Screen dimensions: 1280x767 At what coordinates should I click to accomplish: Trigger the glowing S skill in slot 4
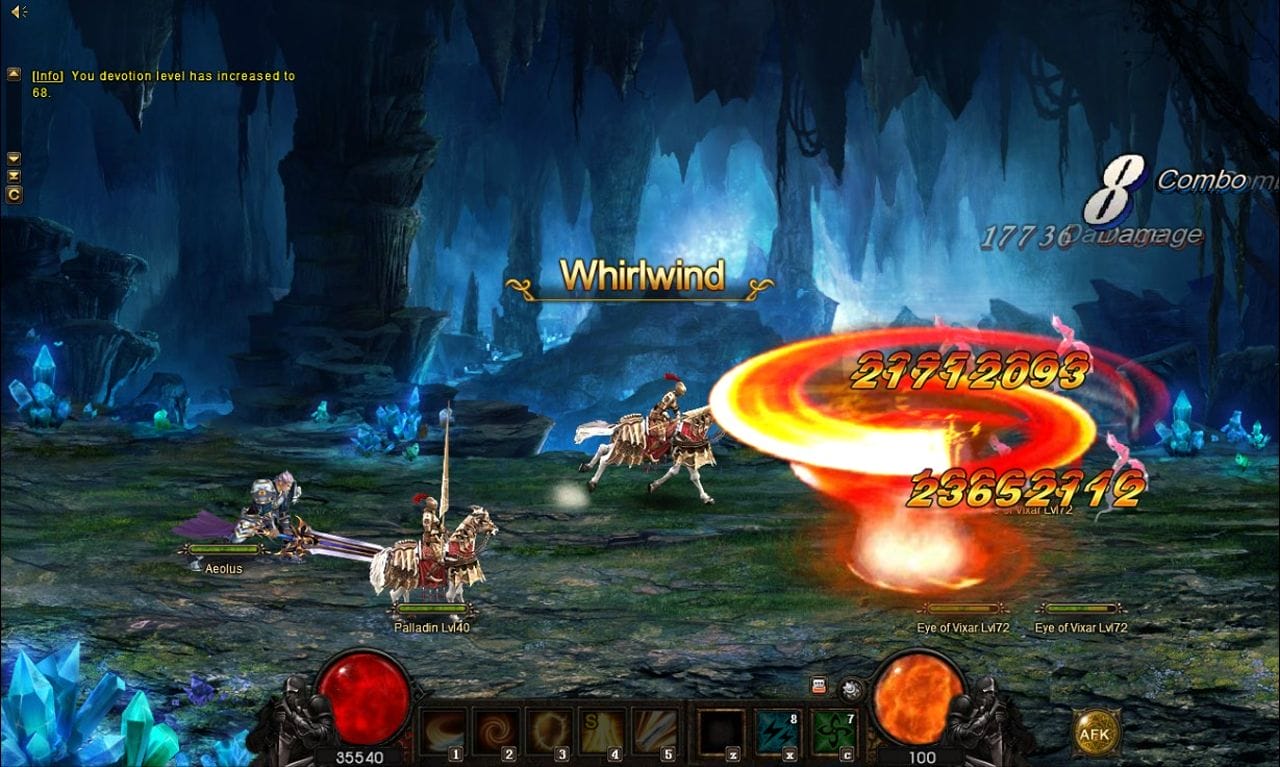coord(602,731)
